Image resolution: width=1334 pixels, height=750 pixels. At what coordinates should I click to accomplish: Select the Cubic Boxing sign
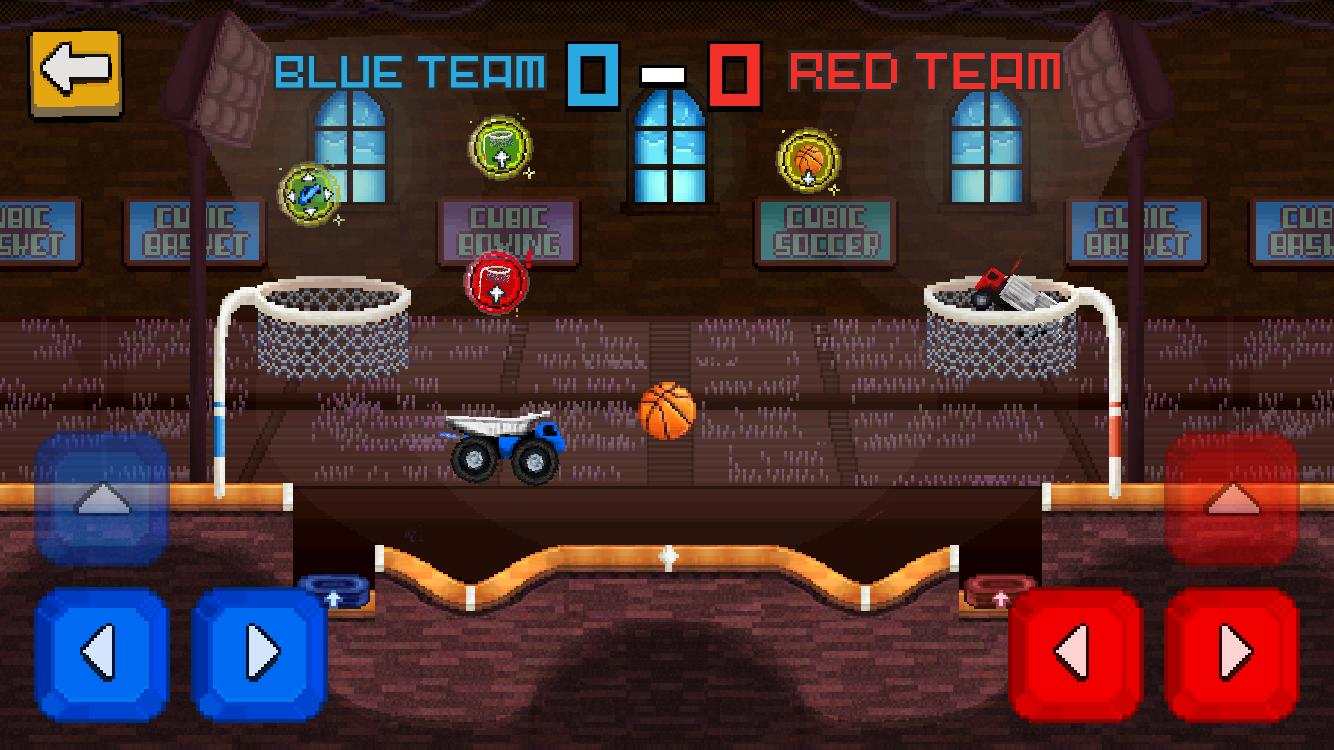click(x=506, y=227)
